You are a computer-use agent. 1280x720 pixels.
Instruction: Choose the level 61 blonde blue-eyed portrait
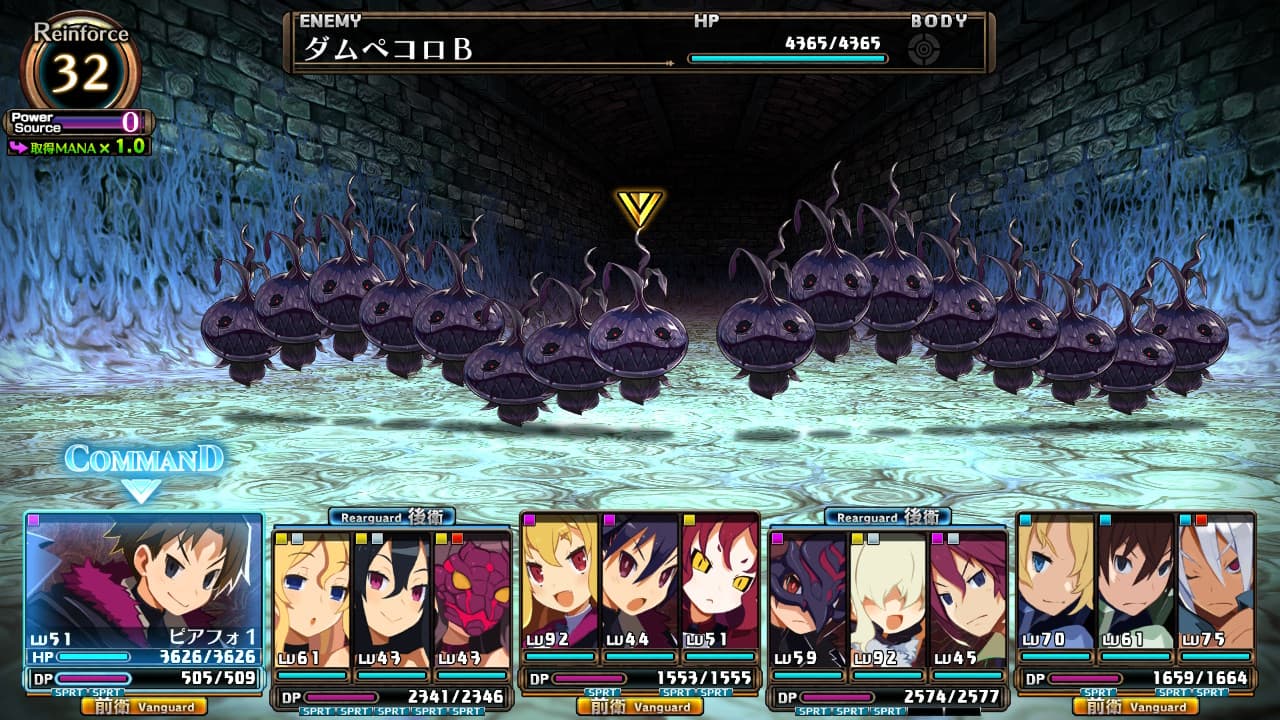tap(311, 590)
